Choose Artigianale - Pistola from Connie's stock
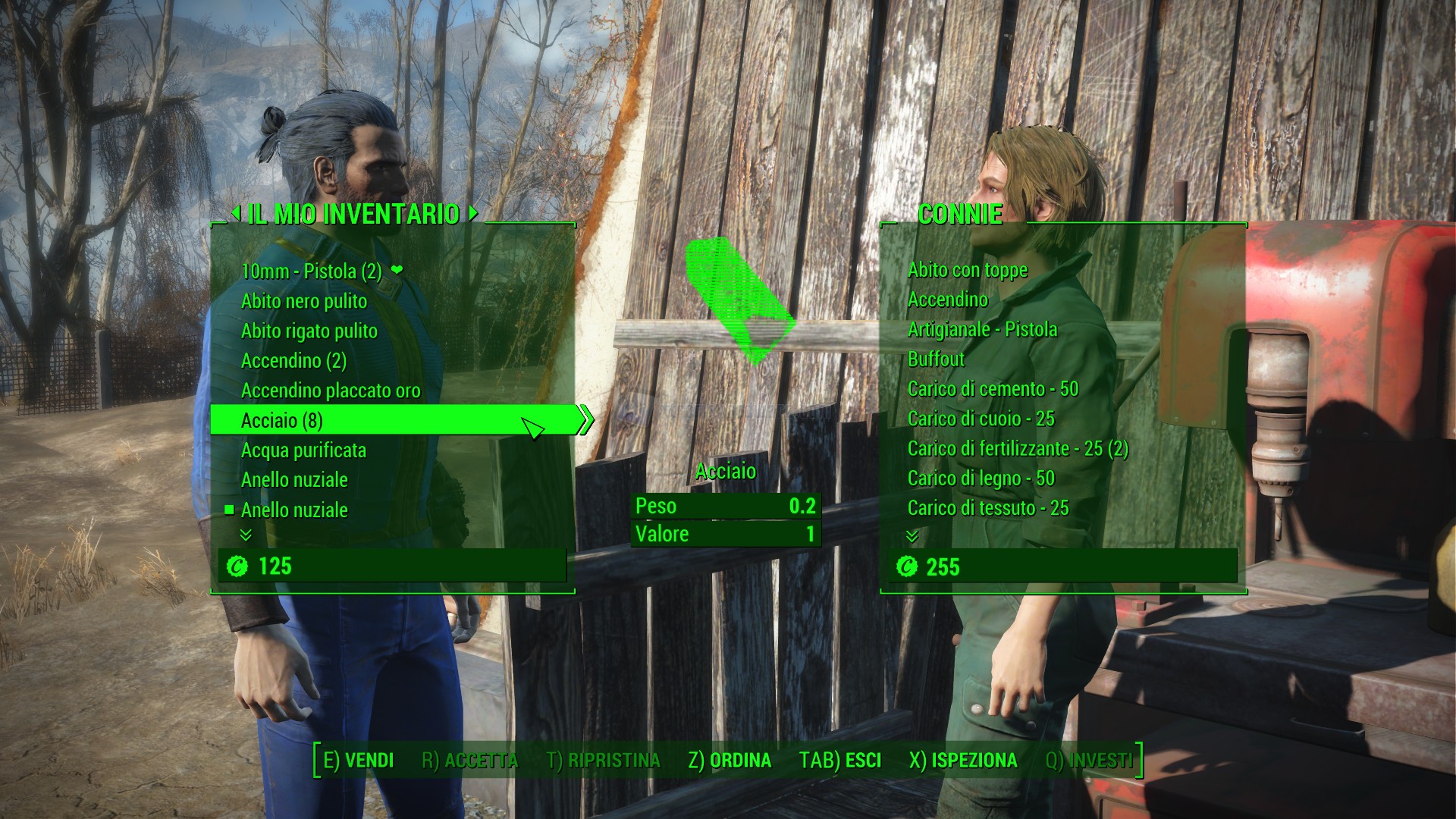1456x819 pixels. pos(982,330)
